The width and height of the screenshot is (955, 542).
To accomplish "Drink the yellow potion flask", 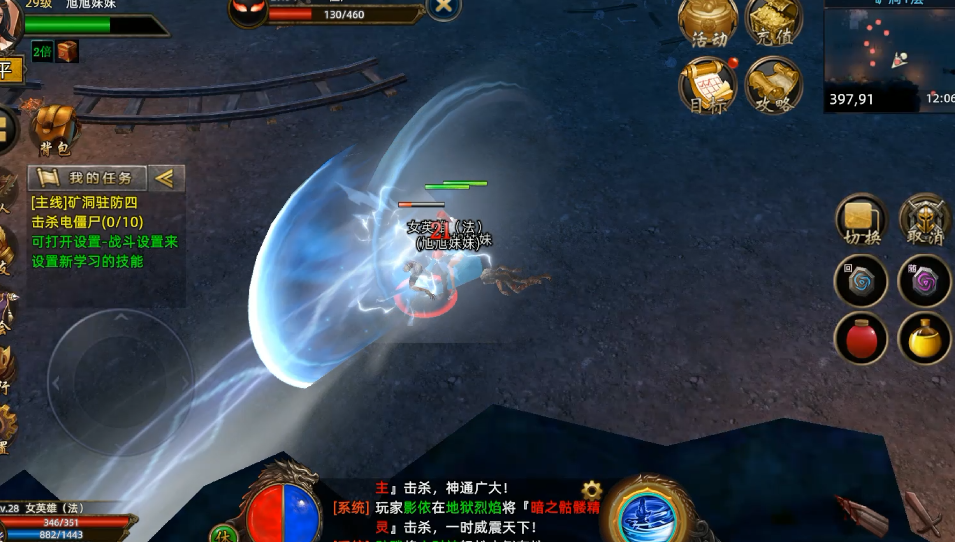I will 925,339.
